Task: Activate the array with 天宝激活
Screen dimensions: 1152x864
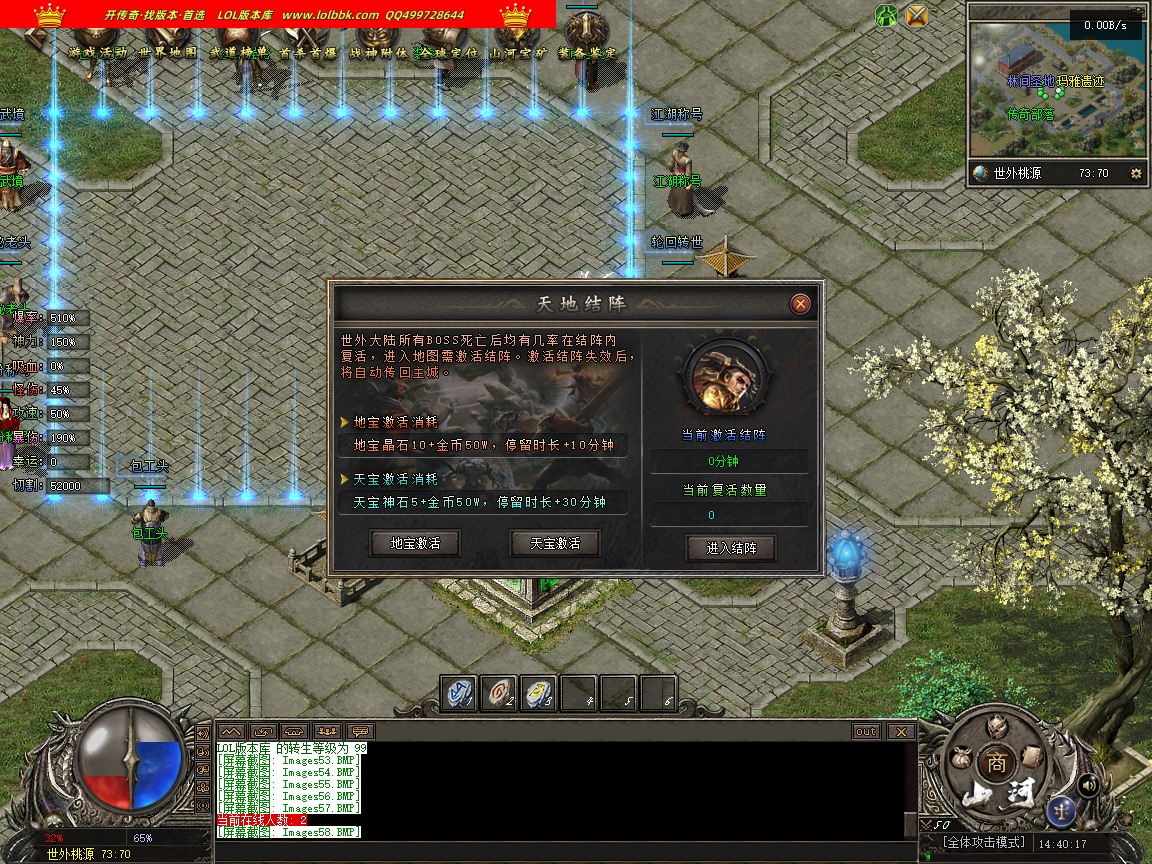Action: point(555,543)
